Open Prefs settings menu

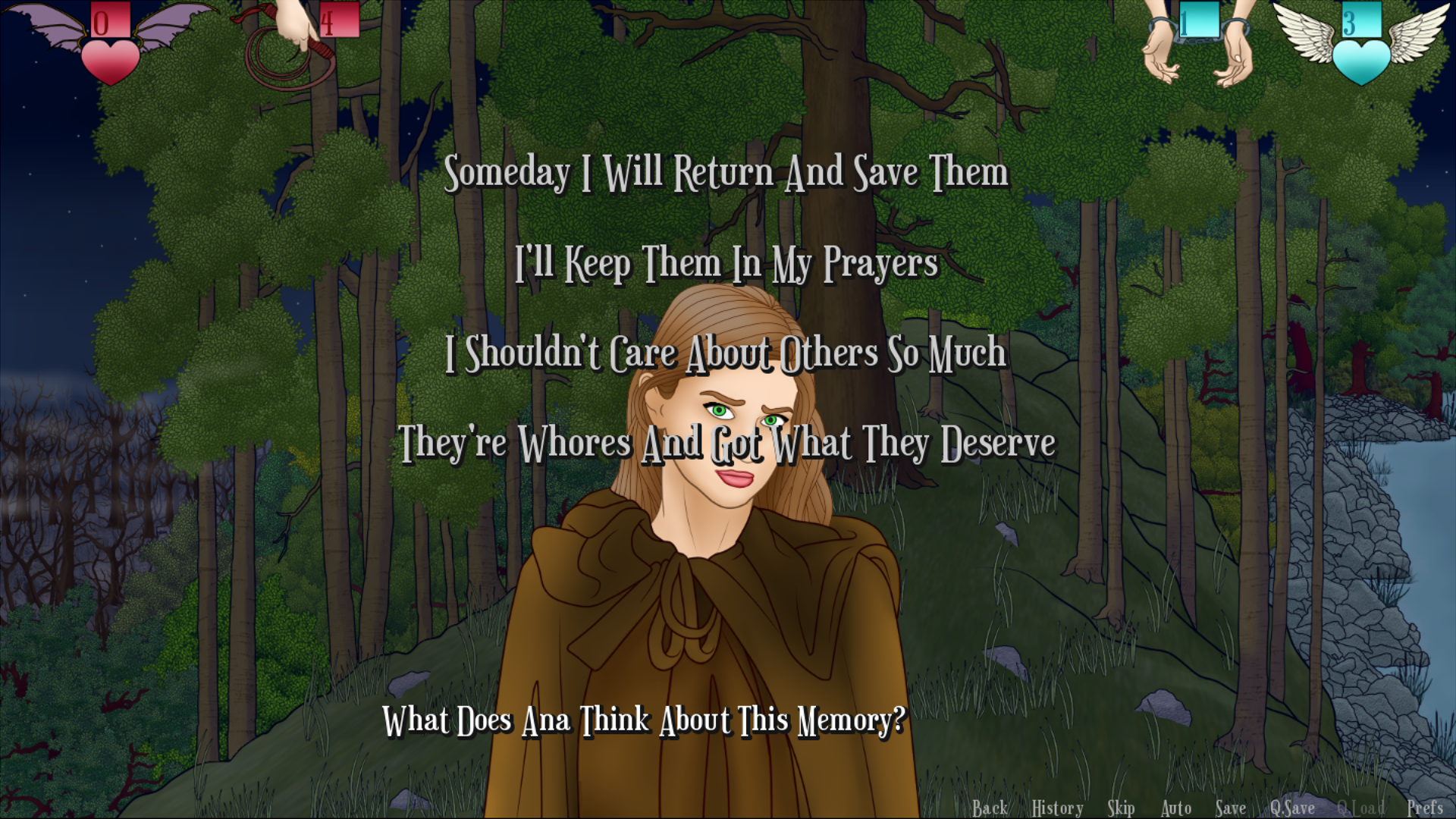tap(1424, 808)
